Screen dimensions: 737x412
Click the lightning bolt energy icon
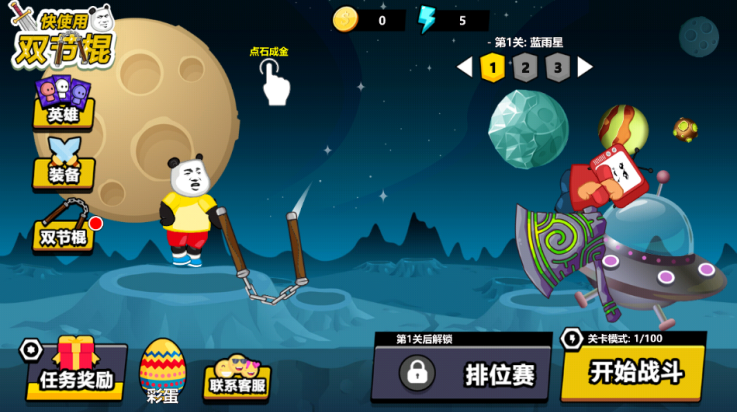click(x=427, y=20)
